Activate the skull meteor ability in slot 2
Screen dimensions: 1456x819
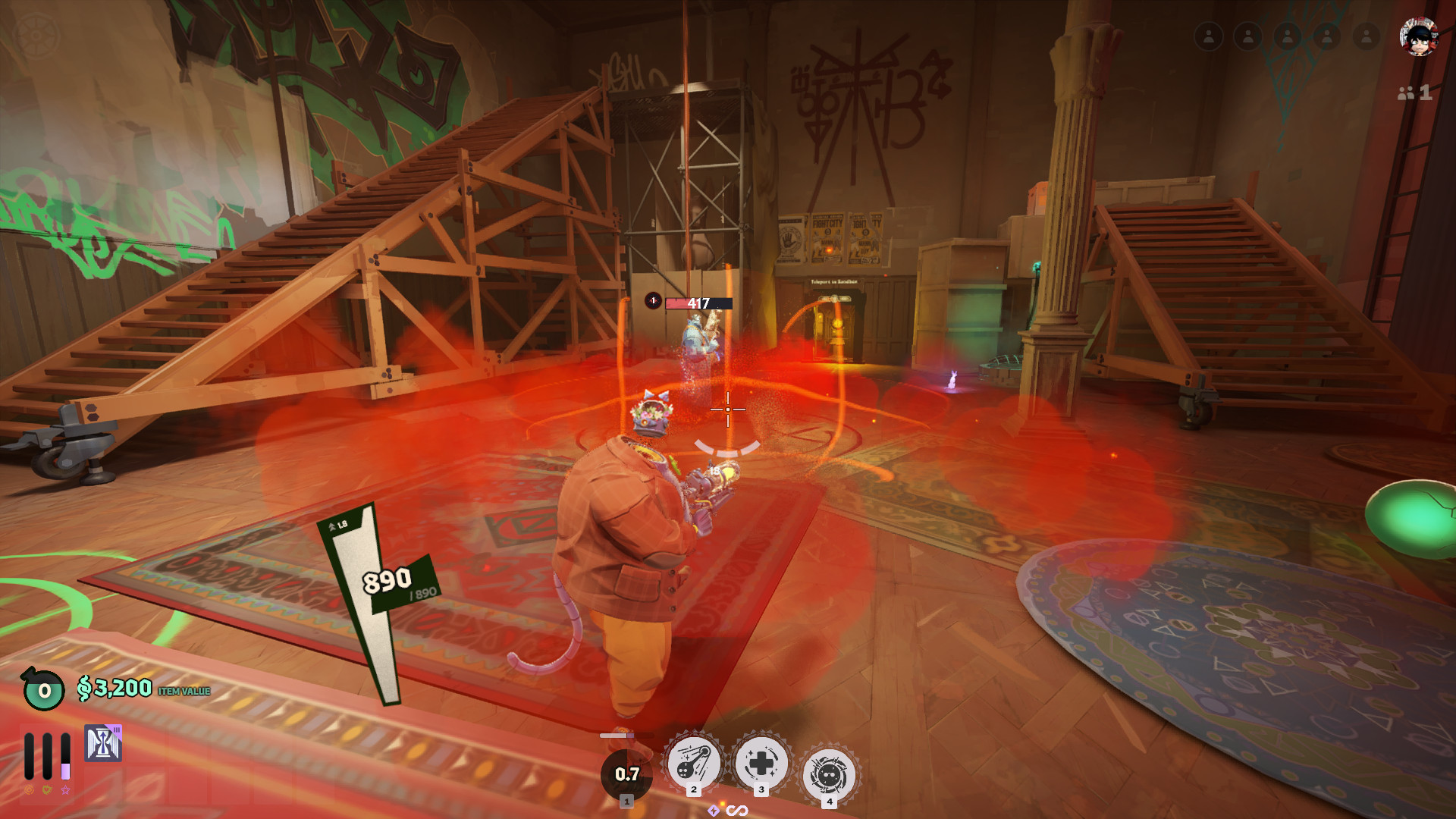(693, 763)
